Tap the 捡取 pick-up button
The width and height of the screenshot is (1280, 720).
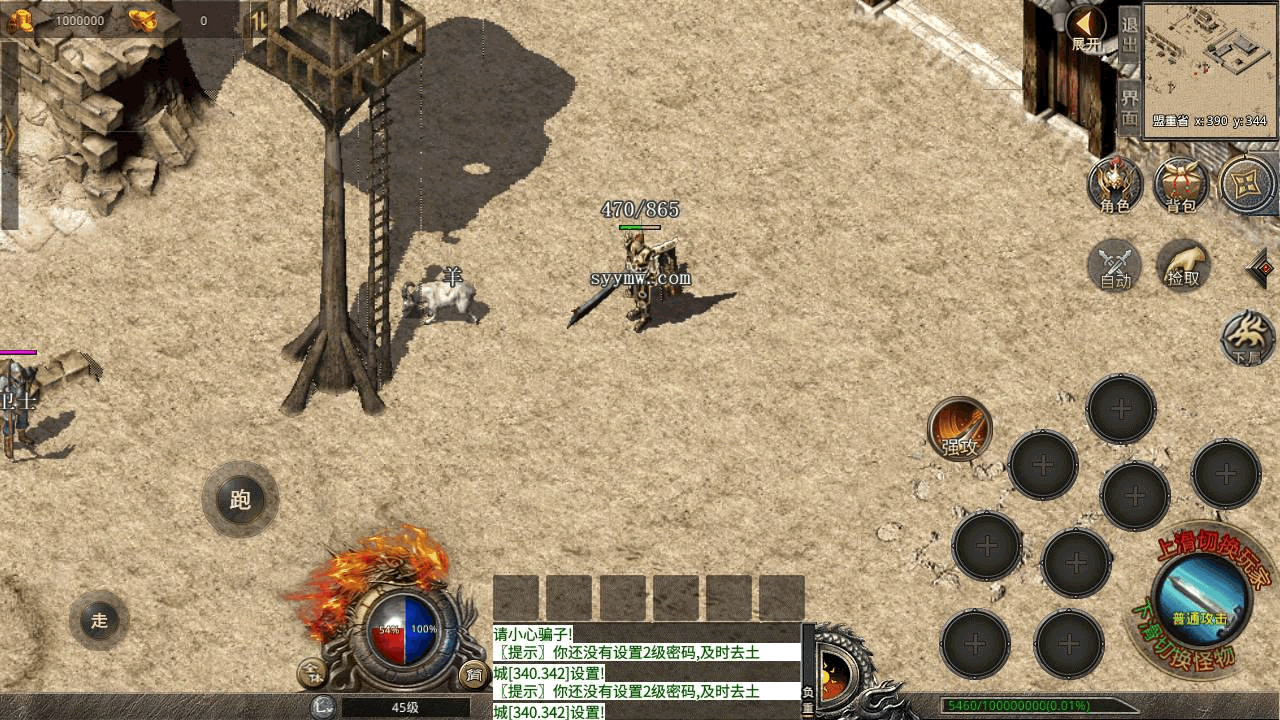click(1183, 265)
